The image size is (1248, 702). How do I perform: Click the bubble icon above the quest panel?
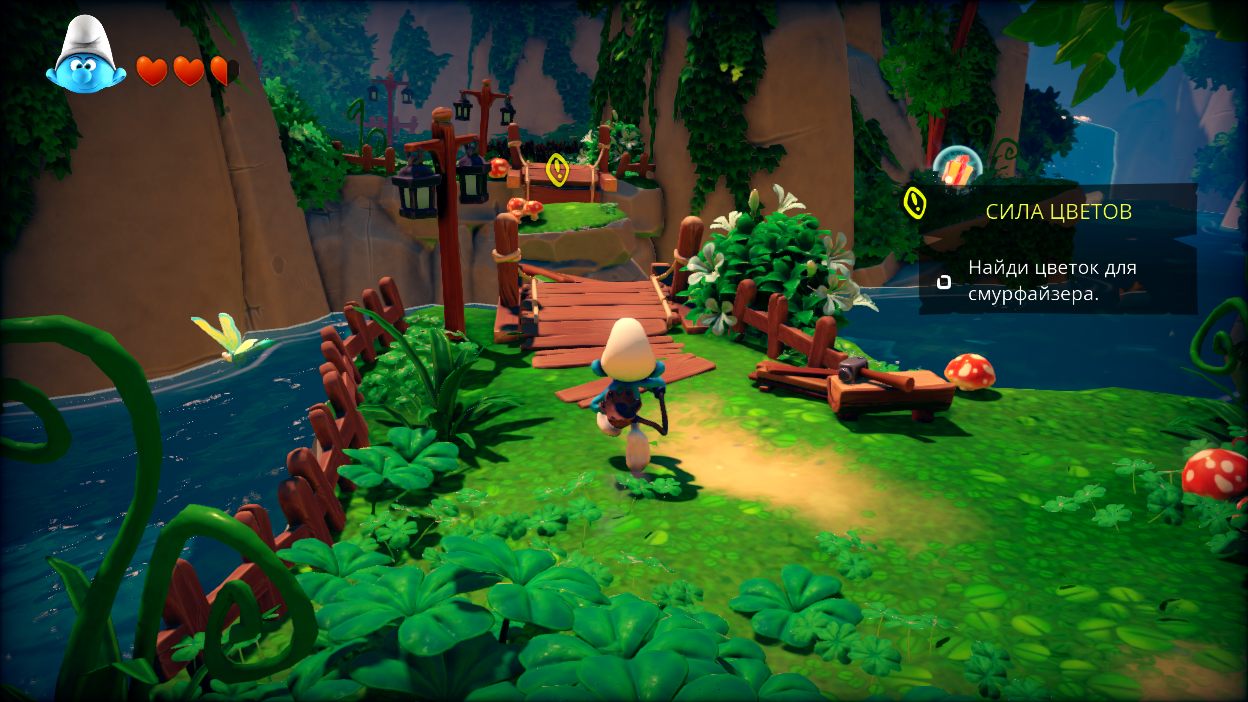pyautogui.click(x=957, y=168)
